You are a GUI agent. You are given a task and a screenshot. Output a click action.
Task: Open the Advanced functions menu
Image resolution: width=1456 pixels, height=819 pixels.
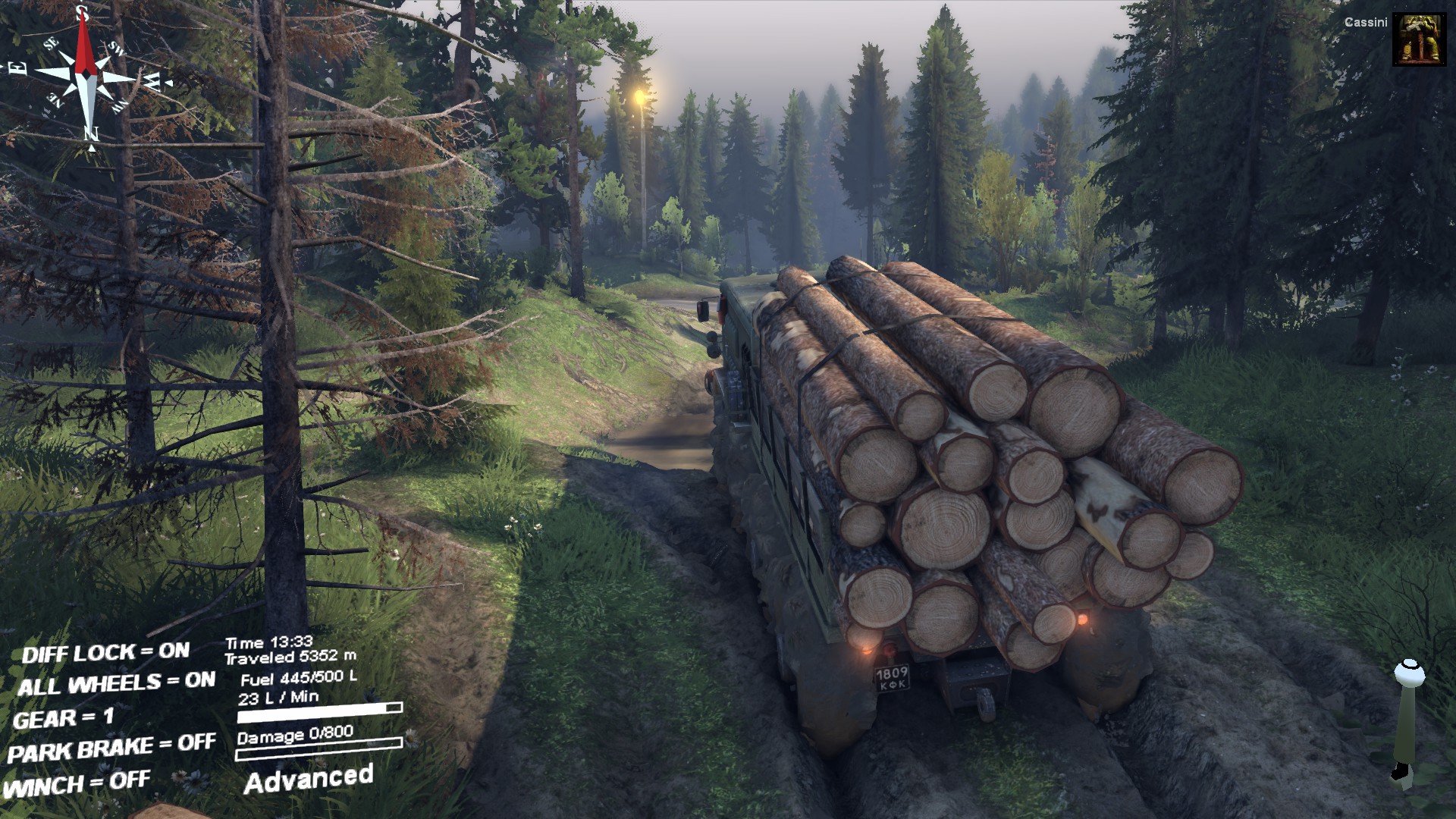click(x=308, y=780)
